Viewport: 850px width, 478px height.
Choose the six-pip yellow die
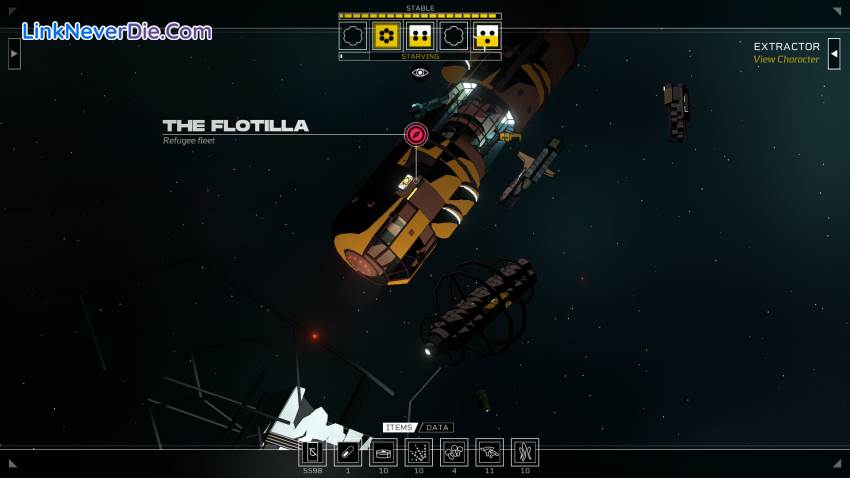[x=386, y=37]
